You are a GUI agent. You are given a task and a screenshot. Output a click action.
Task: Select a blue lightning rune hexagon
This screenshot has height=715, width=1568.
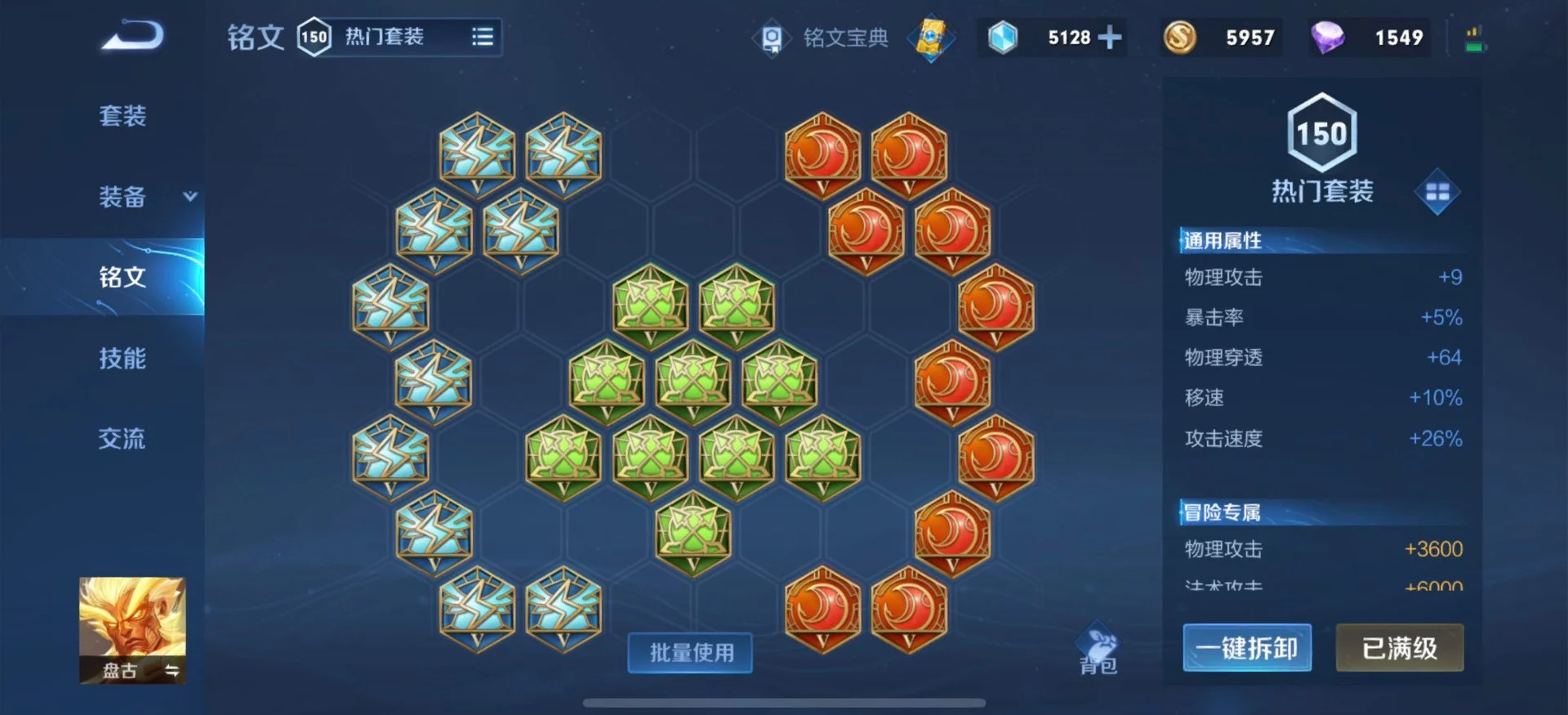(478, 155)
